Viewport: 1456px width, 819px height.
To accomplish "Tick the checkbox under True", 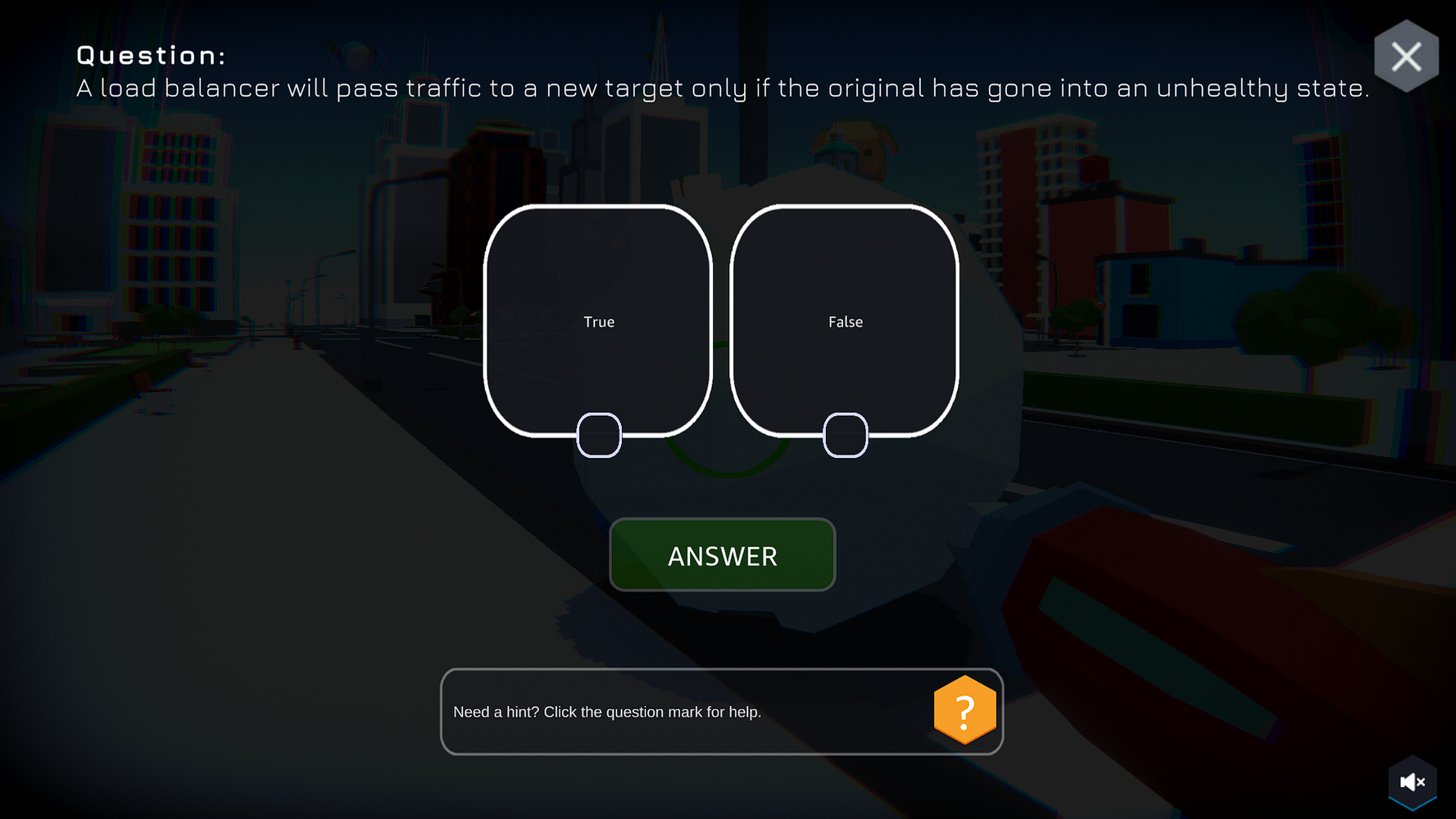I will point(599,435).
